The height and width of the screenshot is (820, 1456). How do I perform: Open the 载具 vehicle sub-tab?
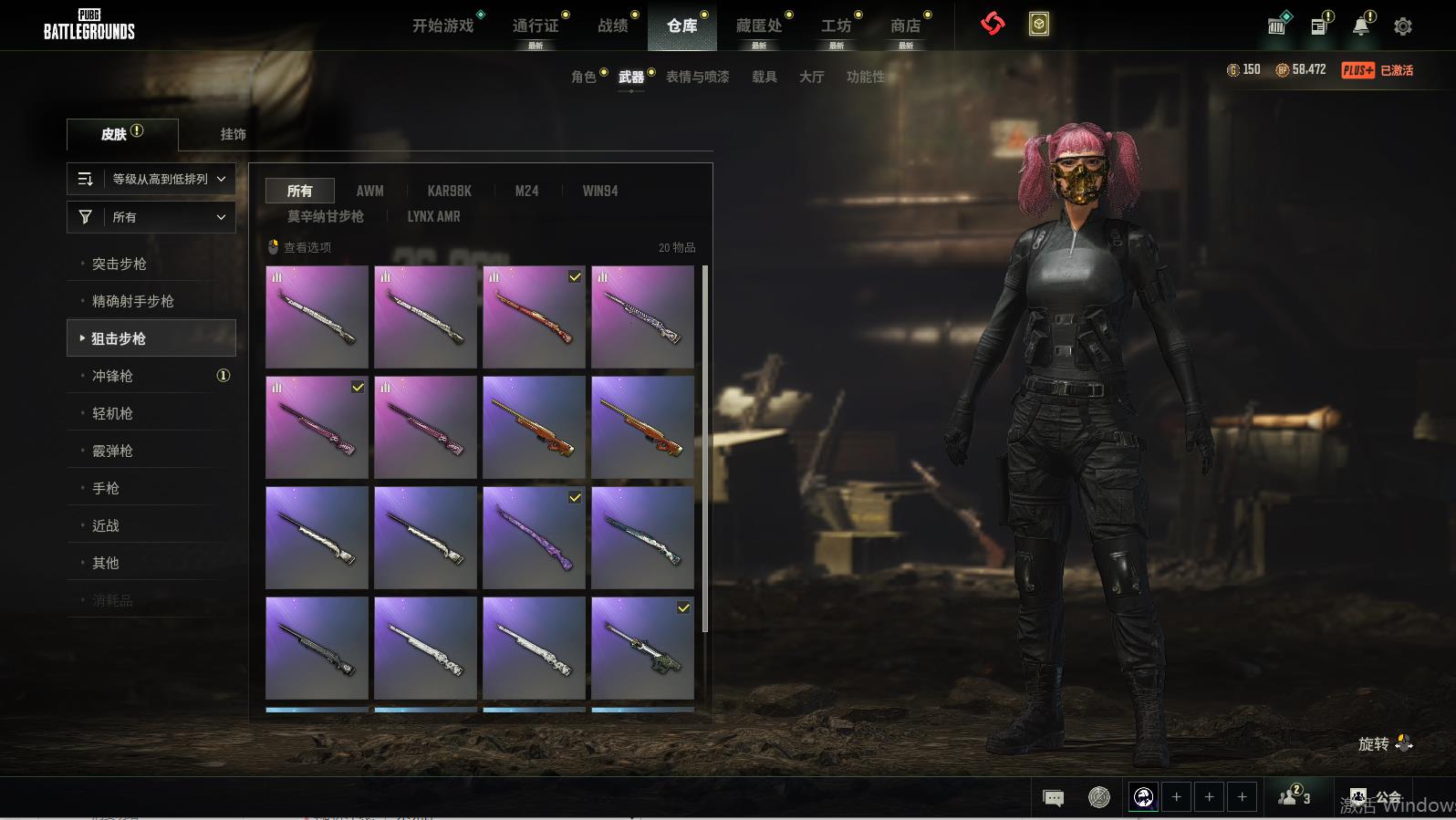click(x=764, y=77)
